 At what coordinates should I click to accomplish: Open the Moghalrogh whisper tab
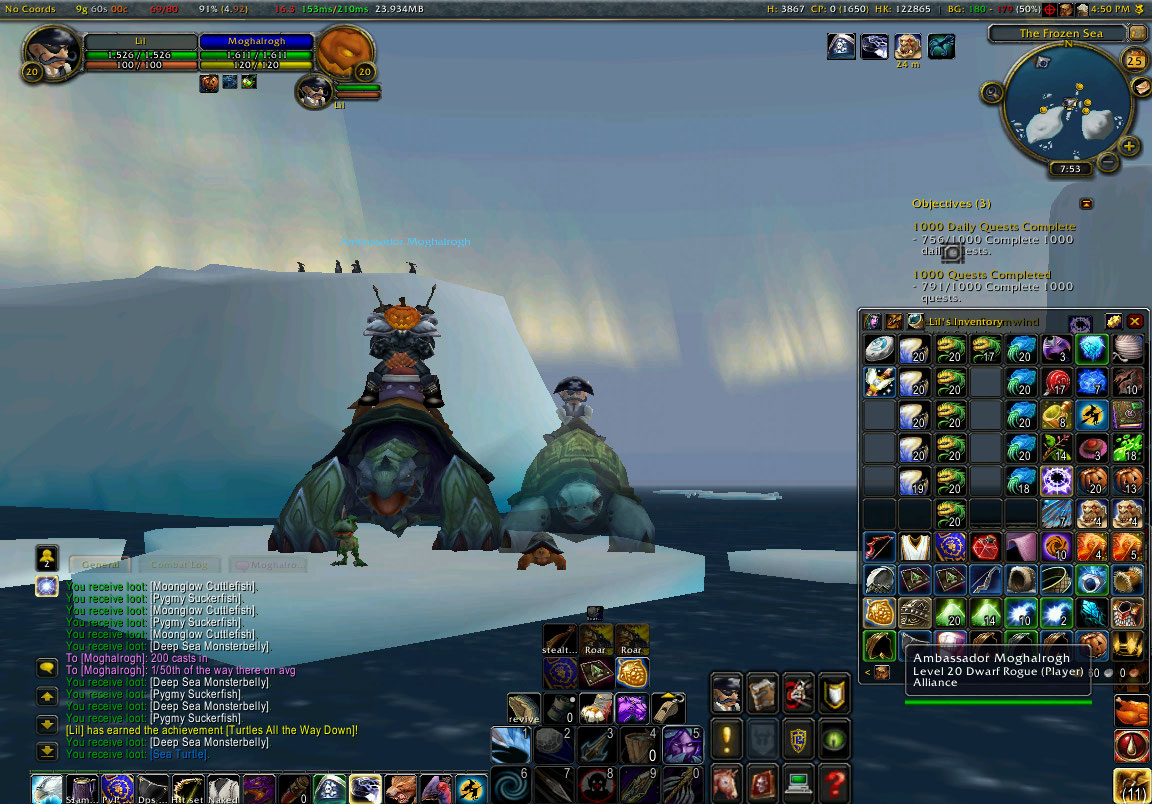265,565
